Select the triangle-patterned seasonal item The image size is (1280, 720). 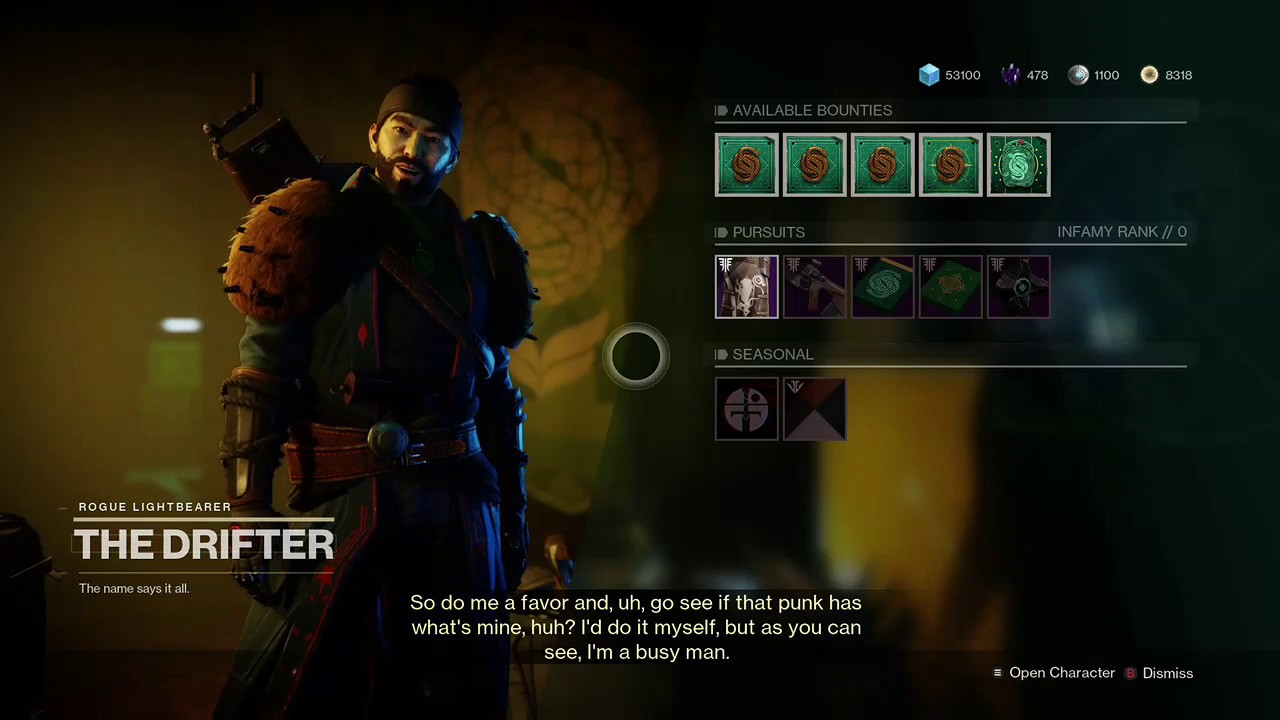click(x=815, y=409)
